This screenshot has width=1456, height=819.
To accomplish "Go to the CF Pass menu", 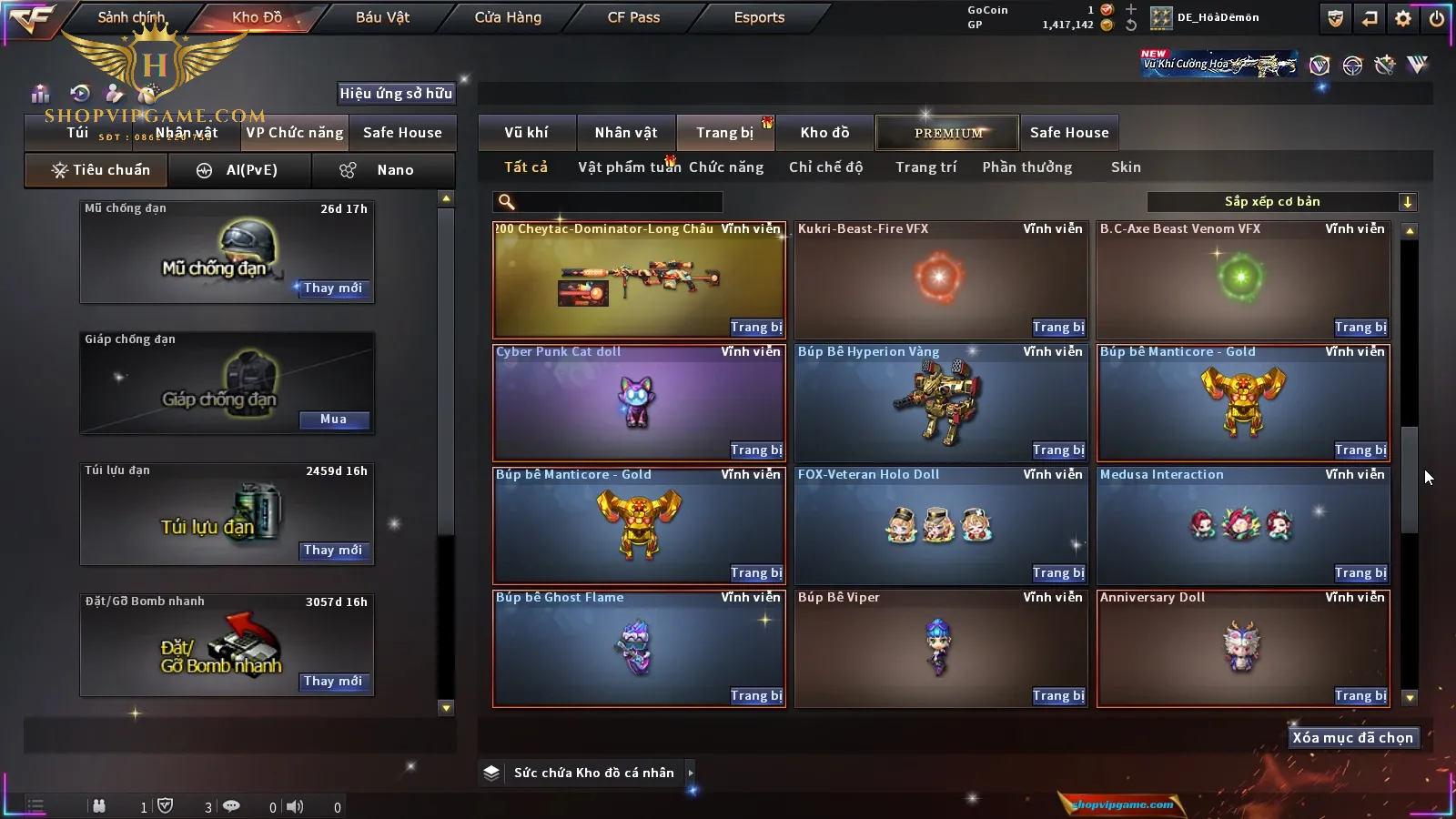I will (x=633, y=17).
